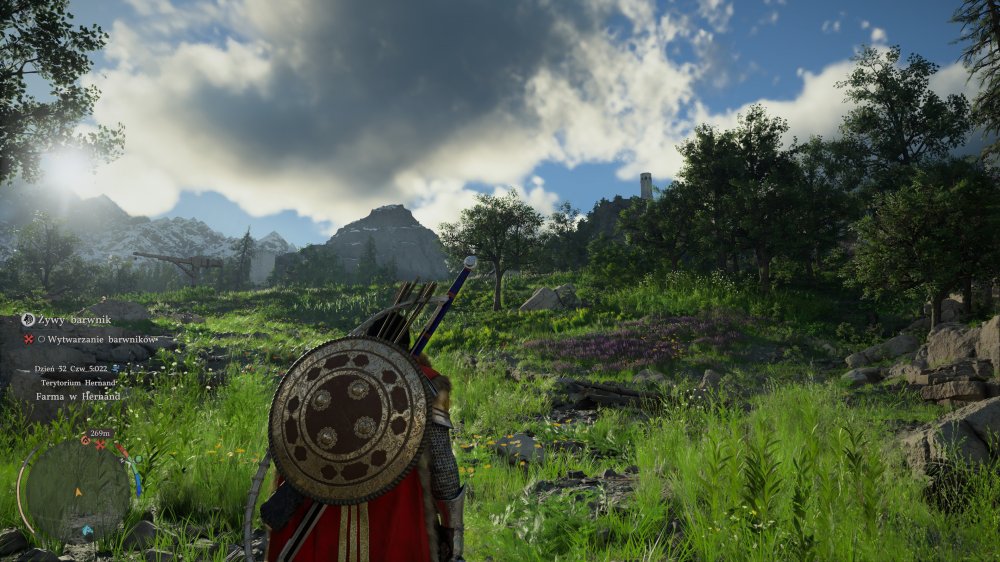Click the blue marker at the minimap's bottom
This screenshot has width=1000, height=562.
[x=87, y=532]
